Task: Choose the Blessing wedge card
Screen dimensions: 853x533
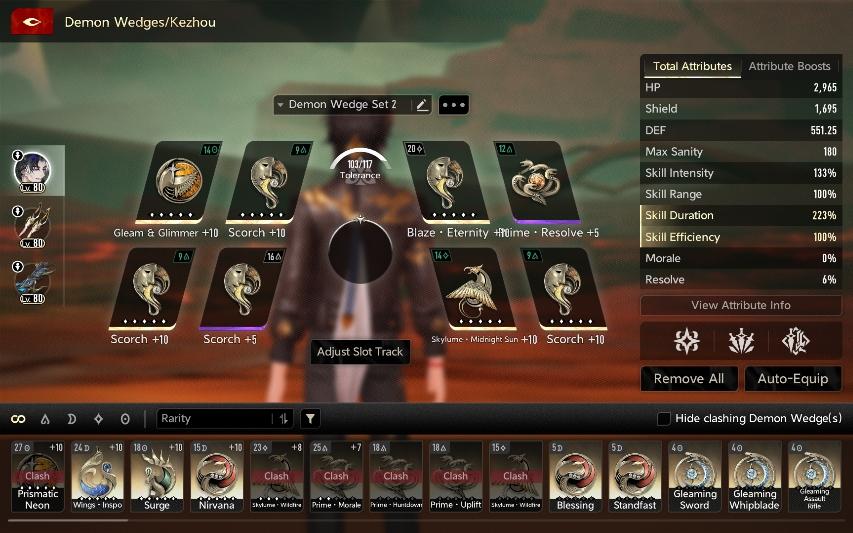Action: [575, 476]
